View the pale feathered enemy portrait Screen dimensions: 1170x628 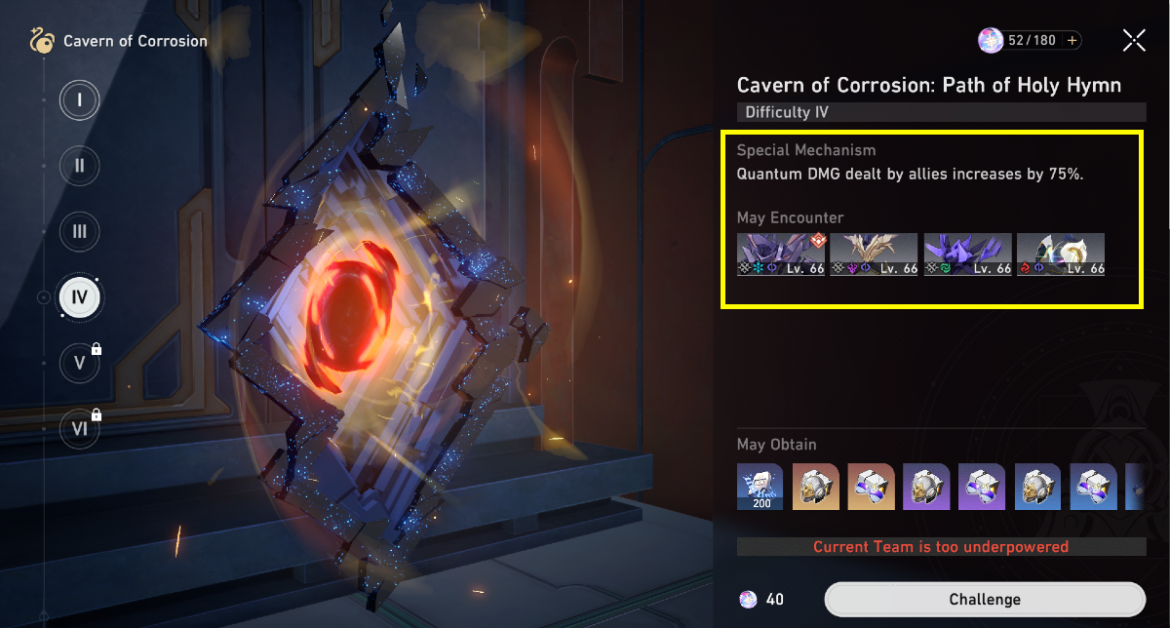[873, 254]
